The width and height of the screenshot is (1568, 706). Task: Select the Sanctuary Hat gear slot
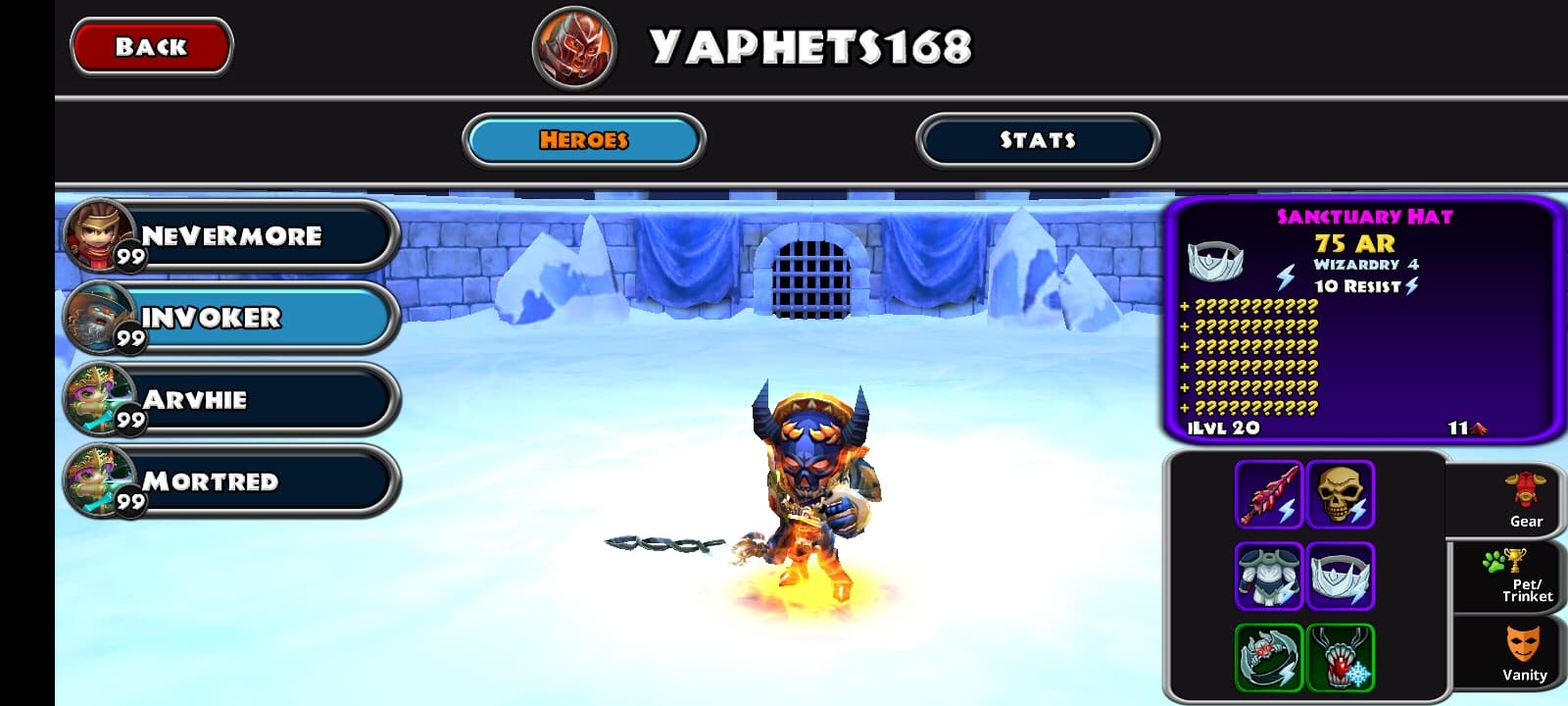tap(1340, 576)
